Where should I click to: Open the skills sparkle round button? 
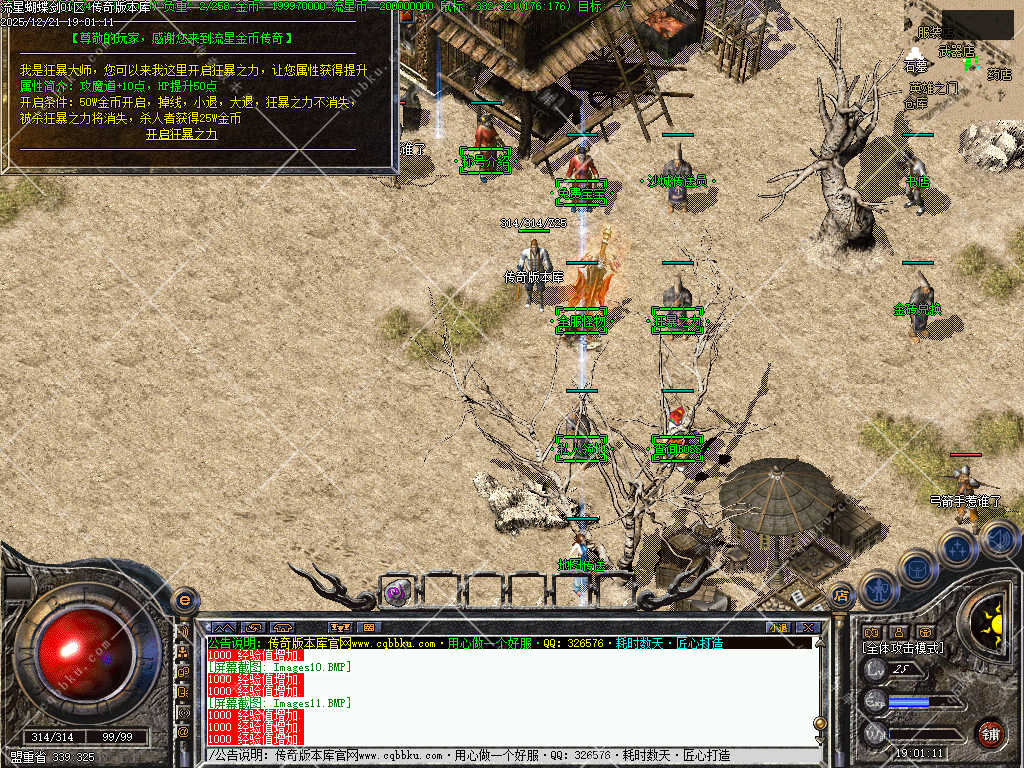pos(957,548)
